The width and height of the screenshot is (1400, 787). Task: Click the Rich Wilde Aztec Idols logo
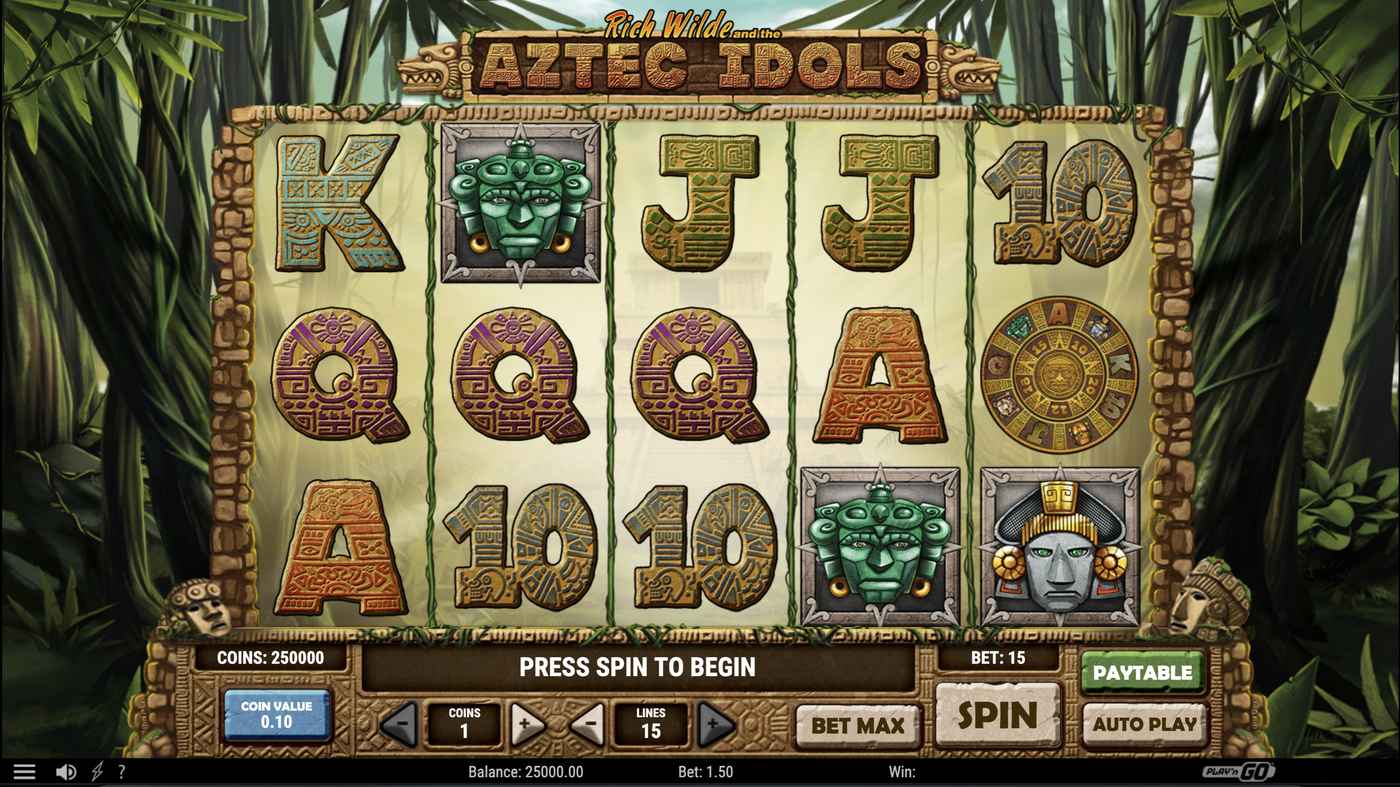(x=700, y=55)
